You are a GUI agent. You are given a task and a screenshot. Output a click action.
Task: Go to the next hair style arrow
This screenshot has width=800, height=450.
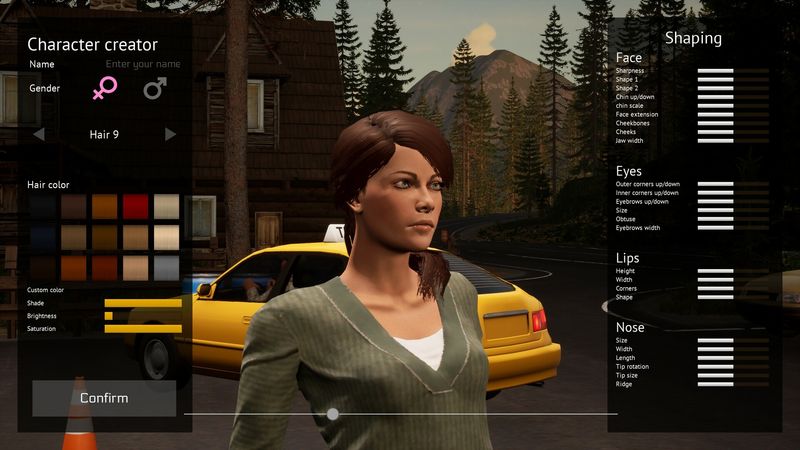tap(171, 134)
